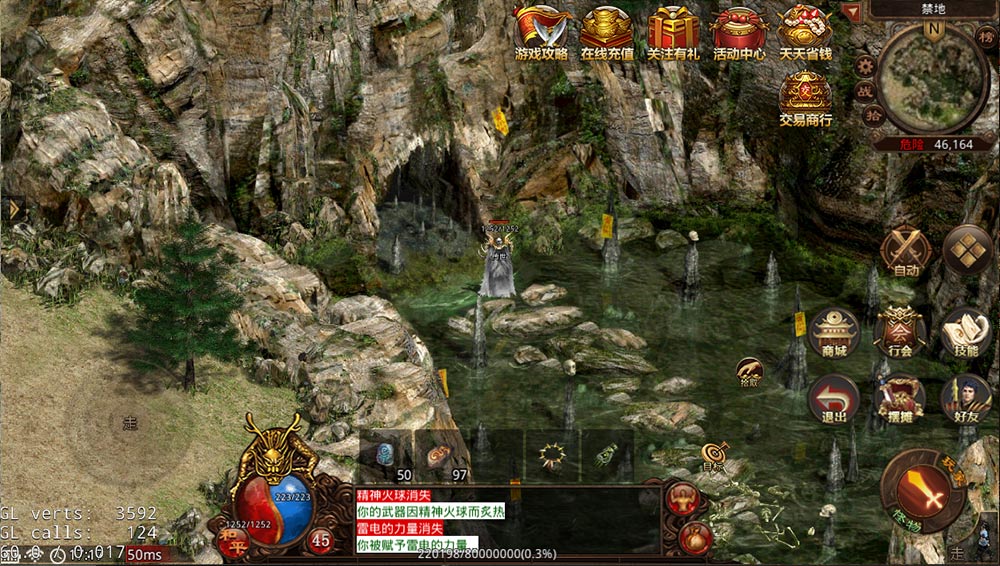Viewport: 1000px width, 566px height.
Task: Open the 行会 guild menu
Action: (x=899, y=331)
